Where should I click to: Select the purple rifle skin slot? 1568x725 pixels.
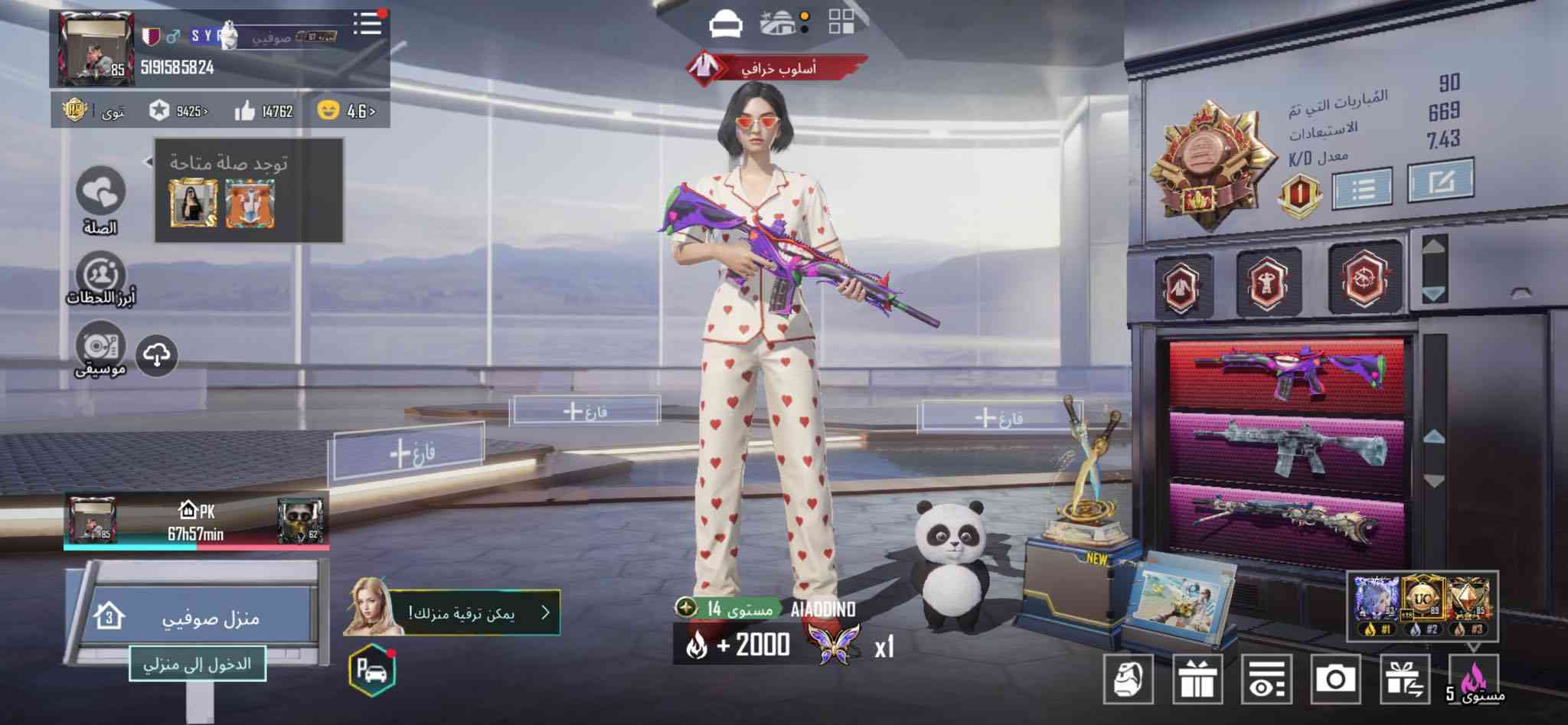coord(1288,374)
